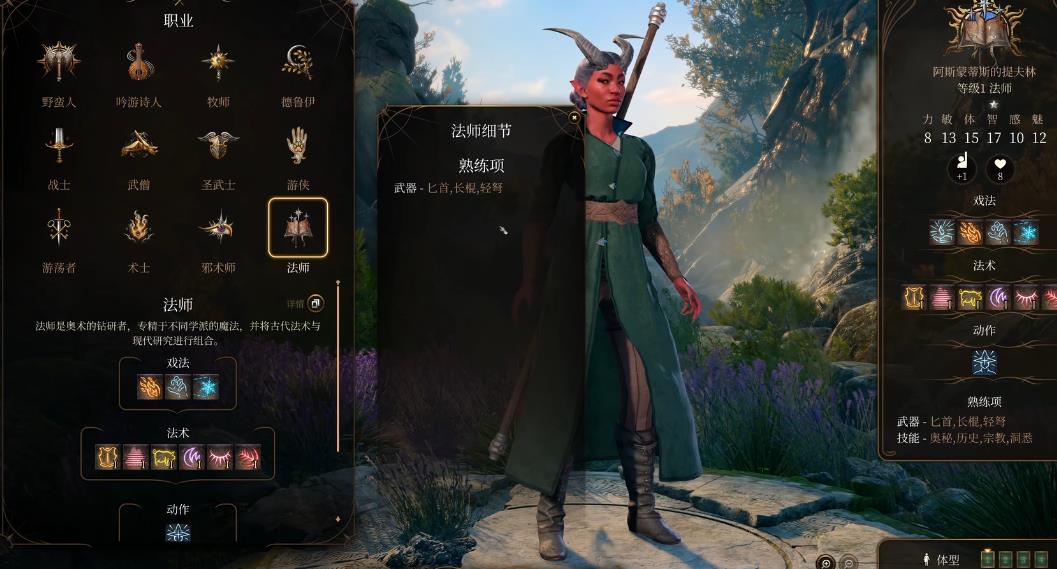
Task: Click the zoom-in magnifier camera button
Action: (825, 562)
